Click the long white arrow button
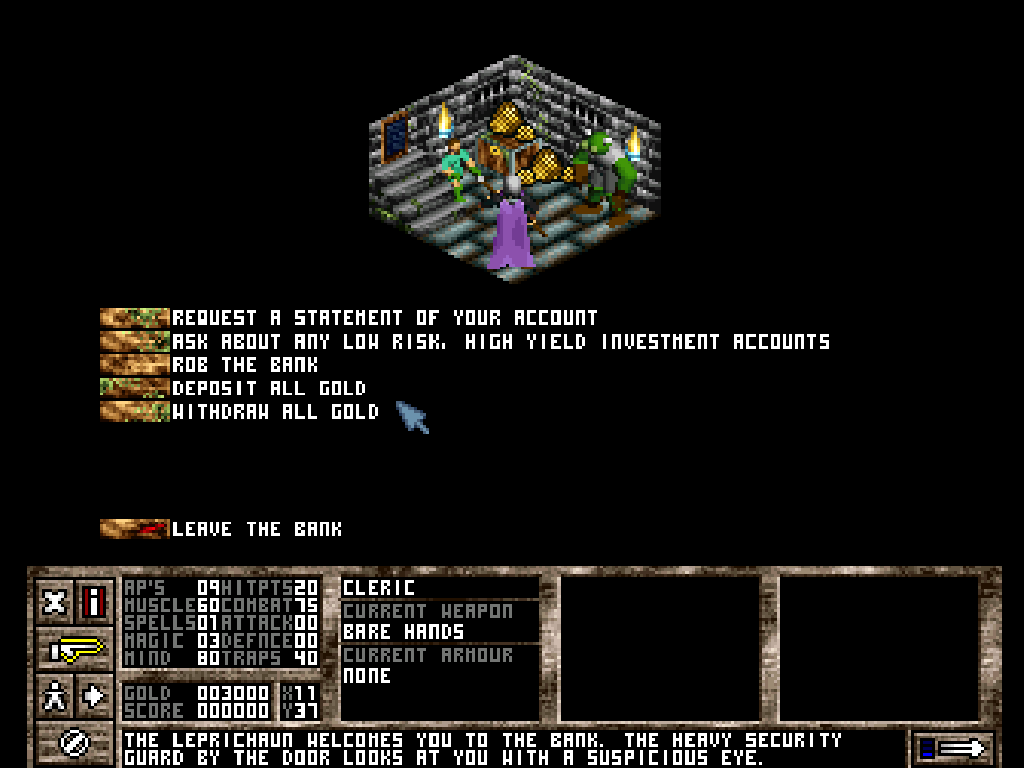This screenshot has height=768, width=1024. point(954,747)
